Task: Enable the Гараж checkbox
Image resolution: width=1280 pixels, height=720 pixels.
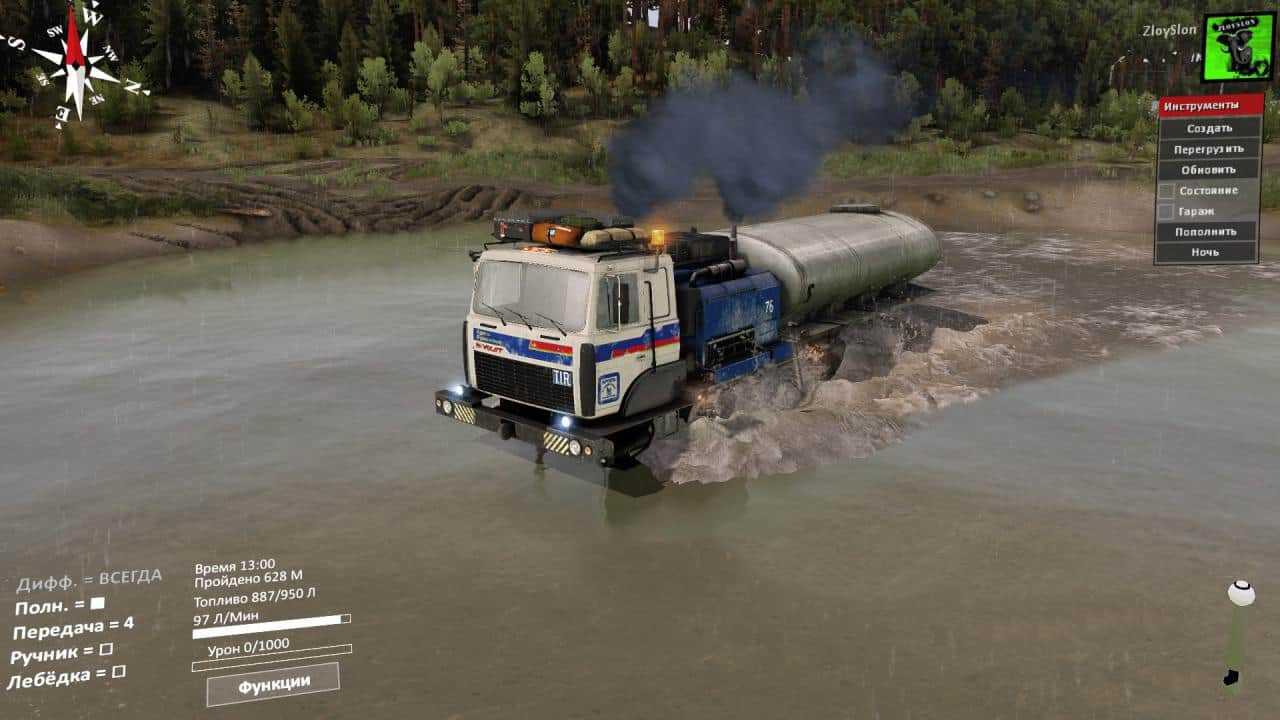Action: click(x=1166, y=211)
